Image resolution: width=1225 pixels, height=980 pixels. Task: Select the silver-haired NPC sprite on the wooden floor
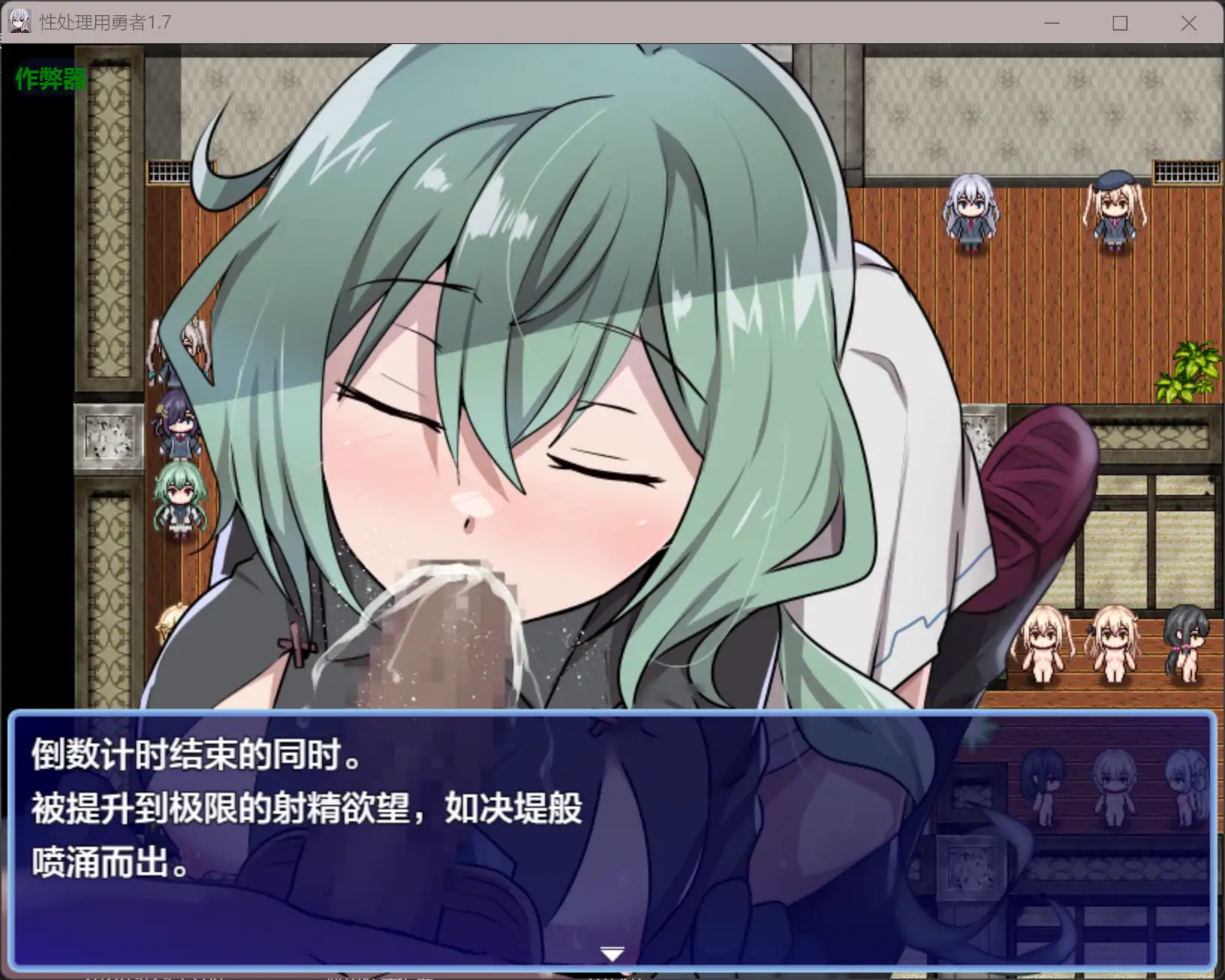click(970, 211)
